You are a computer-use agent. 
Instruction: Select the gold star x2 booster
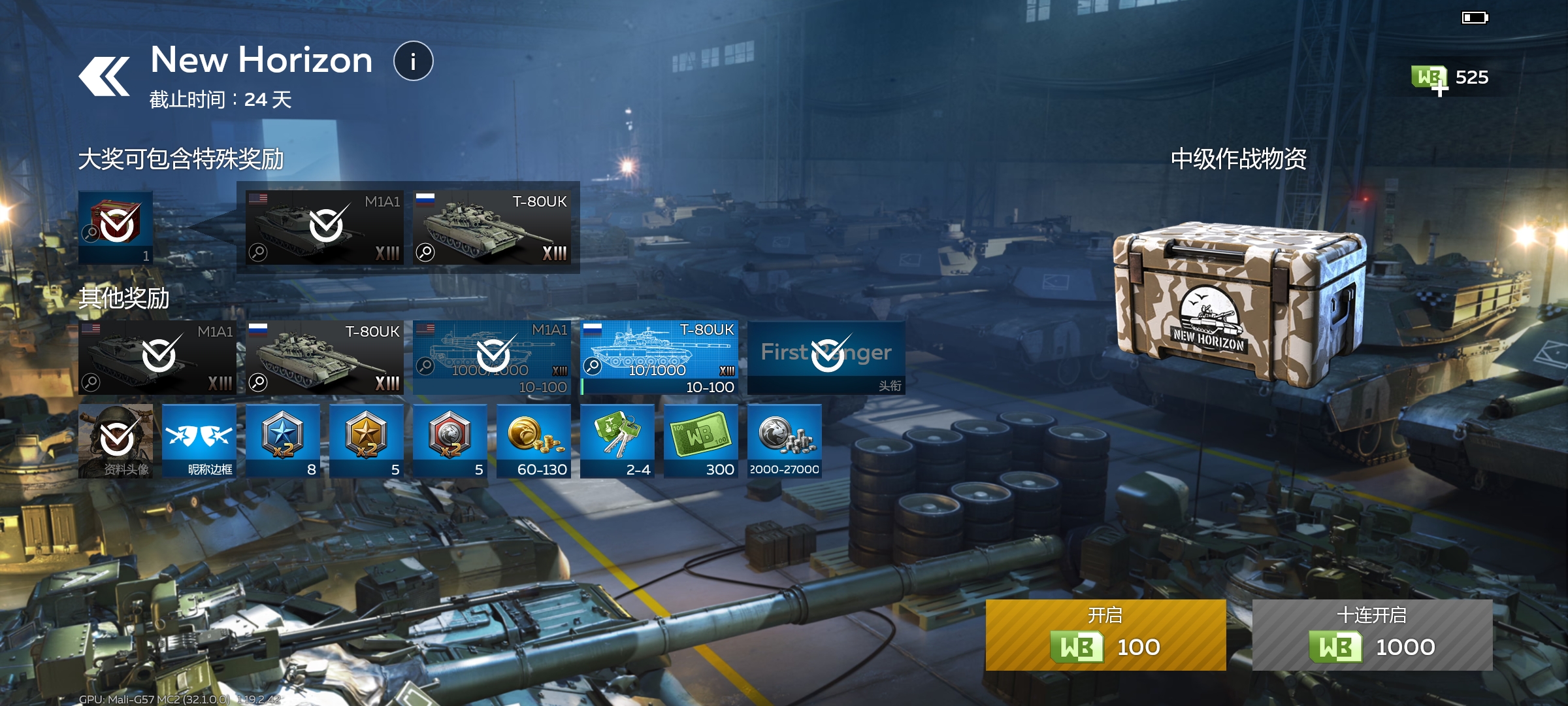pyautogui.click(x=367, y=441)
